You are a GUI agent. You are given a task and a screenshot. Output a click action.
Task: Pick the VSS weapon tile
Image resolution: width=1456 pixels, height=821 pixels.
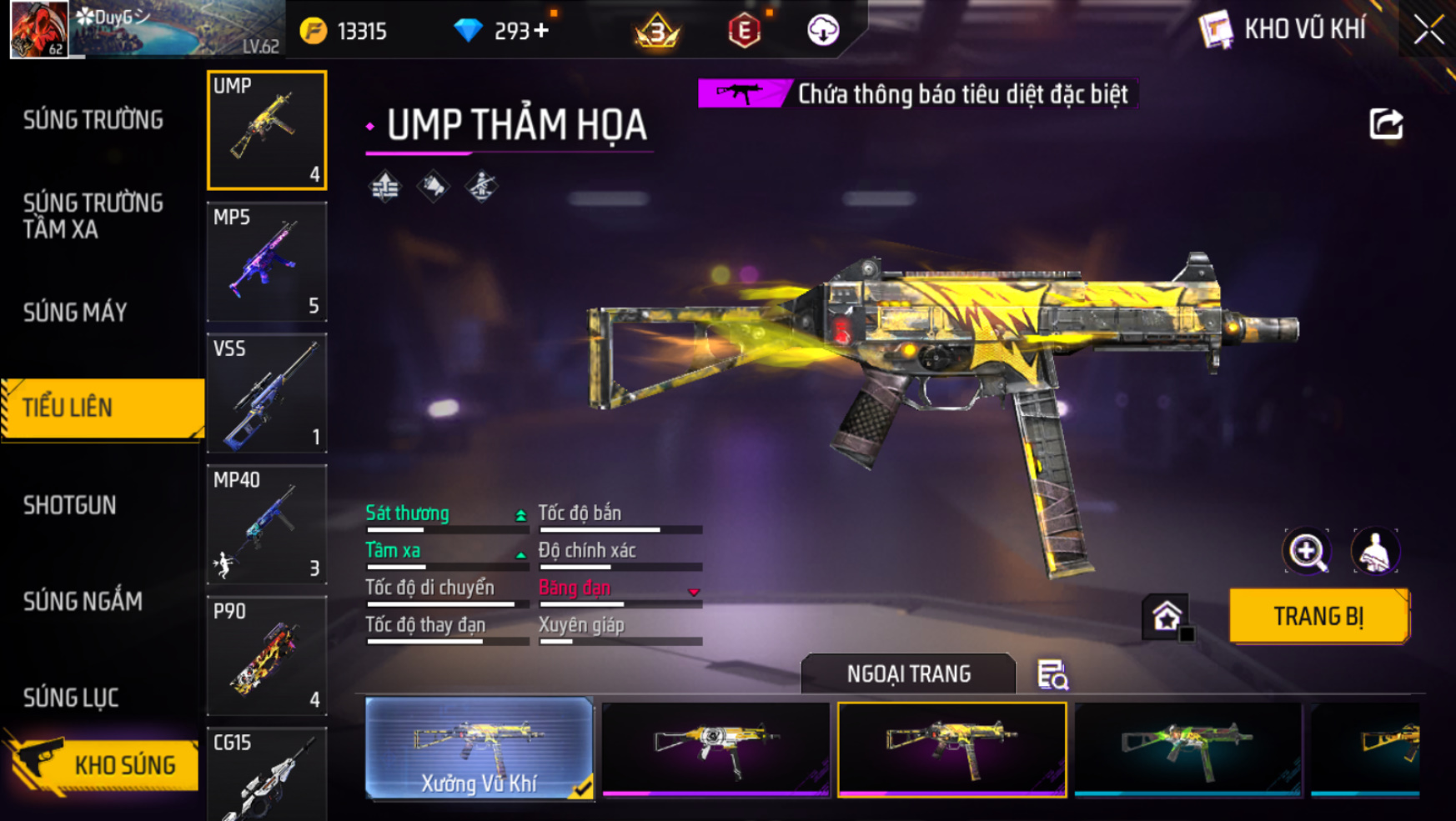click(267, 393)
